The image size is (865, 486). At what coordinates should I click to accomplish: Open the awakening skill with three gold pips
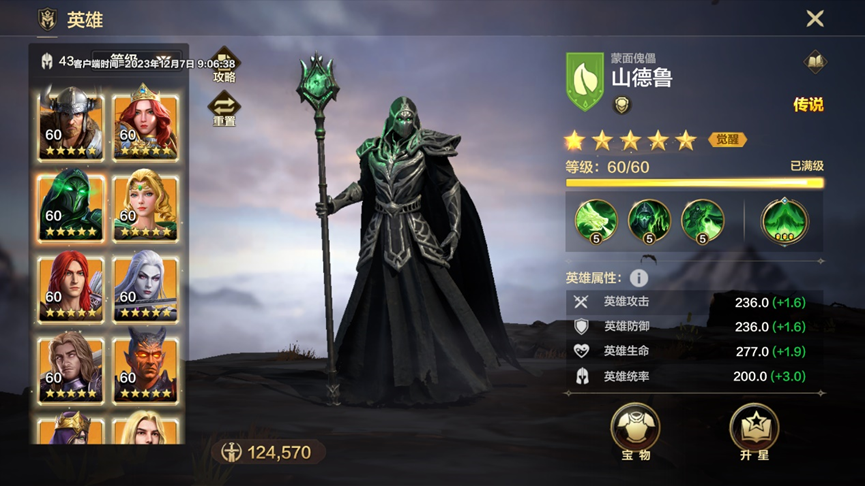pos(785,220)
